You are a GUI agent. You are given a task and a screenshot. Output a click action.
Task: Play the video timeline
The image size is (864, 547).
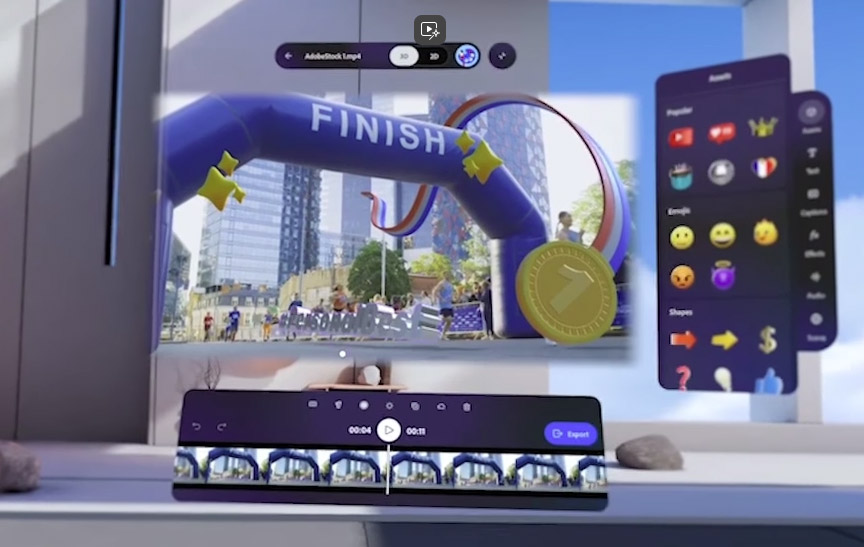coord(388,431)
